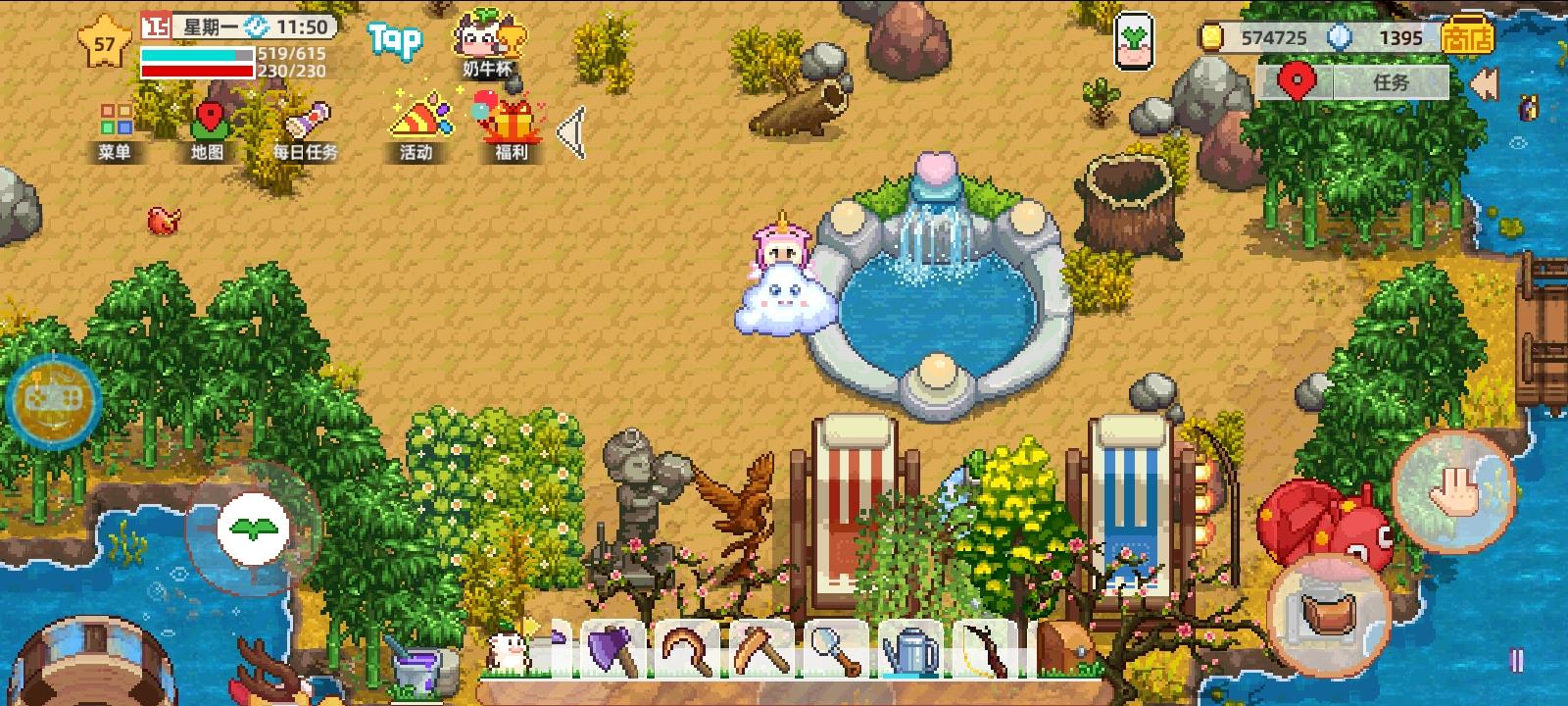
Task: Select the watering can tool
Action: tap(911, 652)
